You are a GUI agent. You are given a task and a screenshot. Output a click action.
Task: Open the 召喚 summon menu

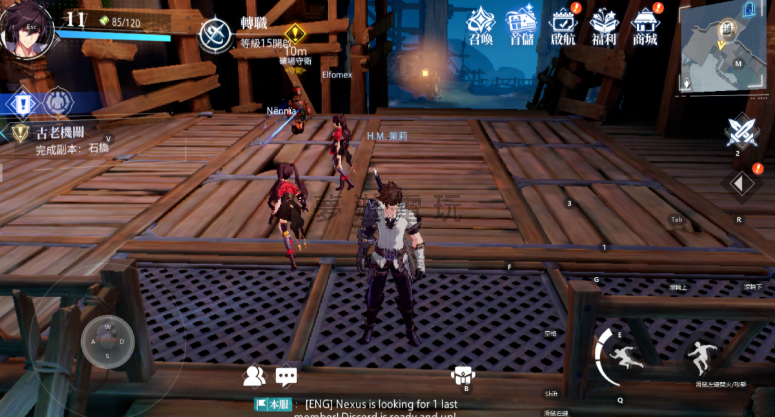click(480, 27)
